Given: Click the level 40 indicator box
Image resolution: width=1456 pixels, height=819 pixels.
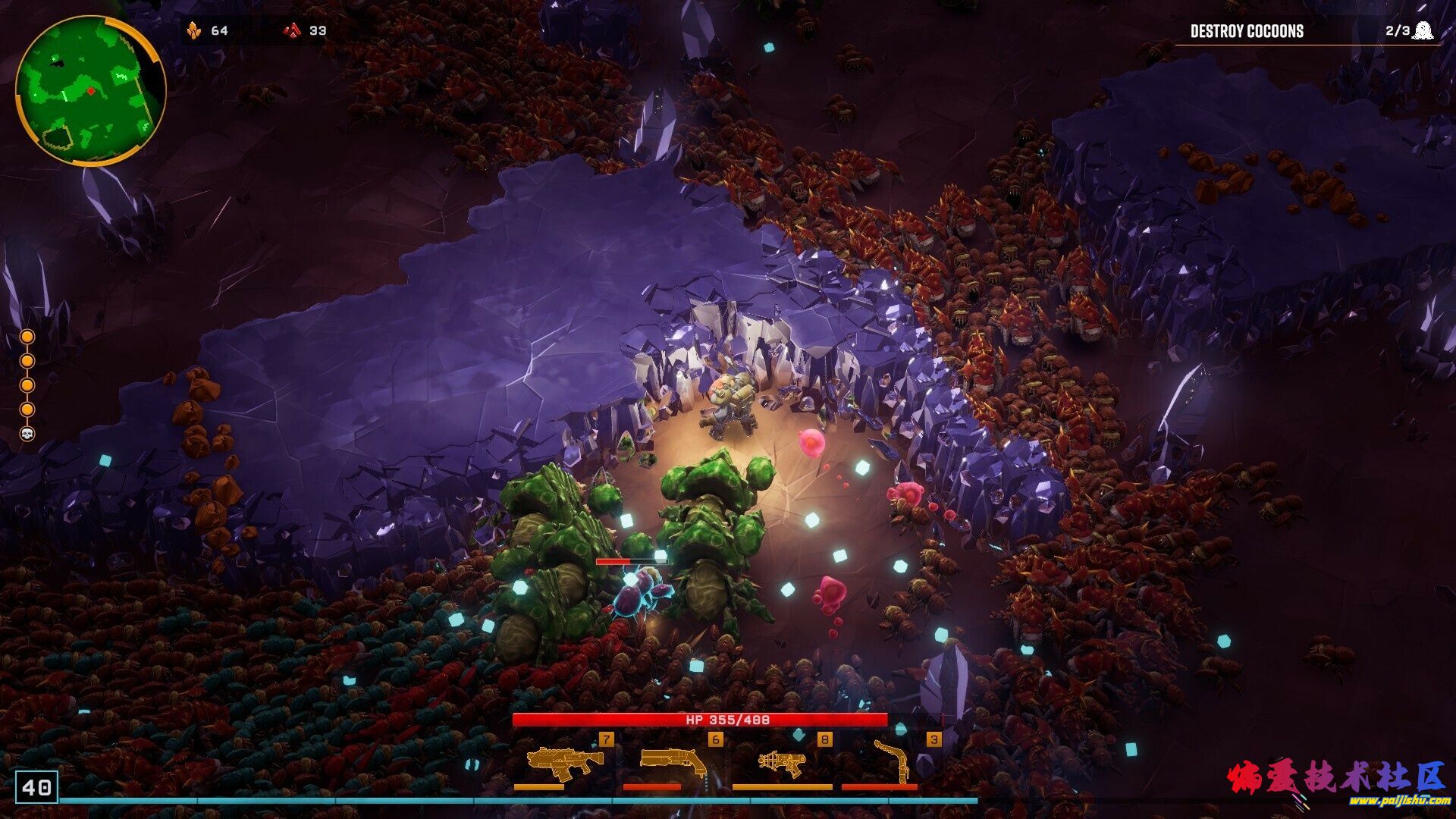Looking at the screenshot, I should pyautogui.click(x=36, y=787).
